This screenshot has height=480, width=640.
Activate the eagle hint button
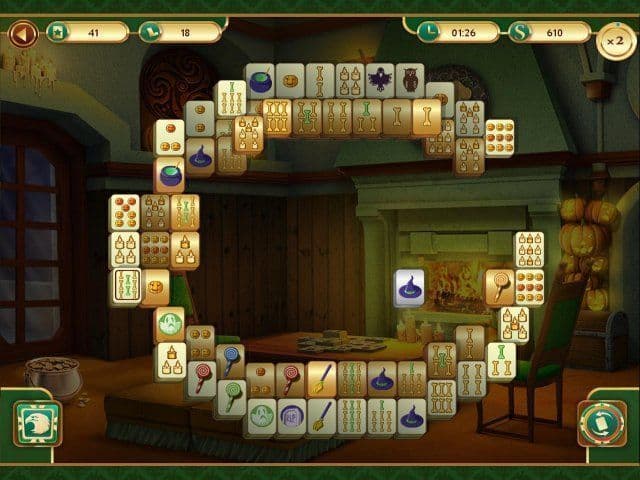point(37,423)
